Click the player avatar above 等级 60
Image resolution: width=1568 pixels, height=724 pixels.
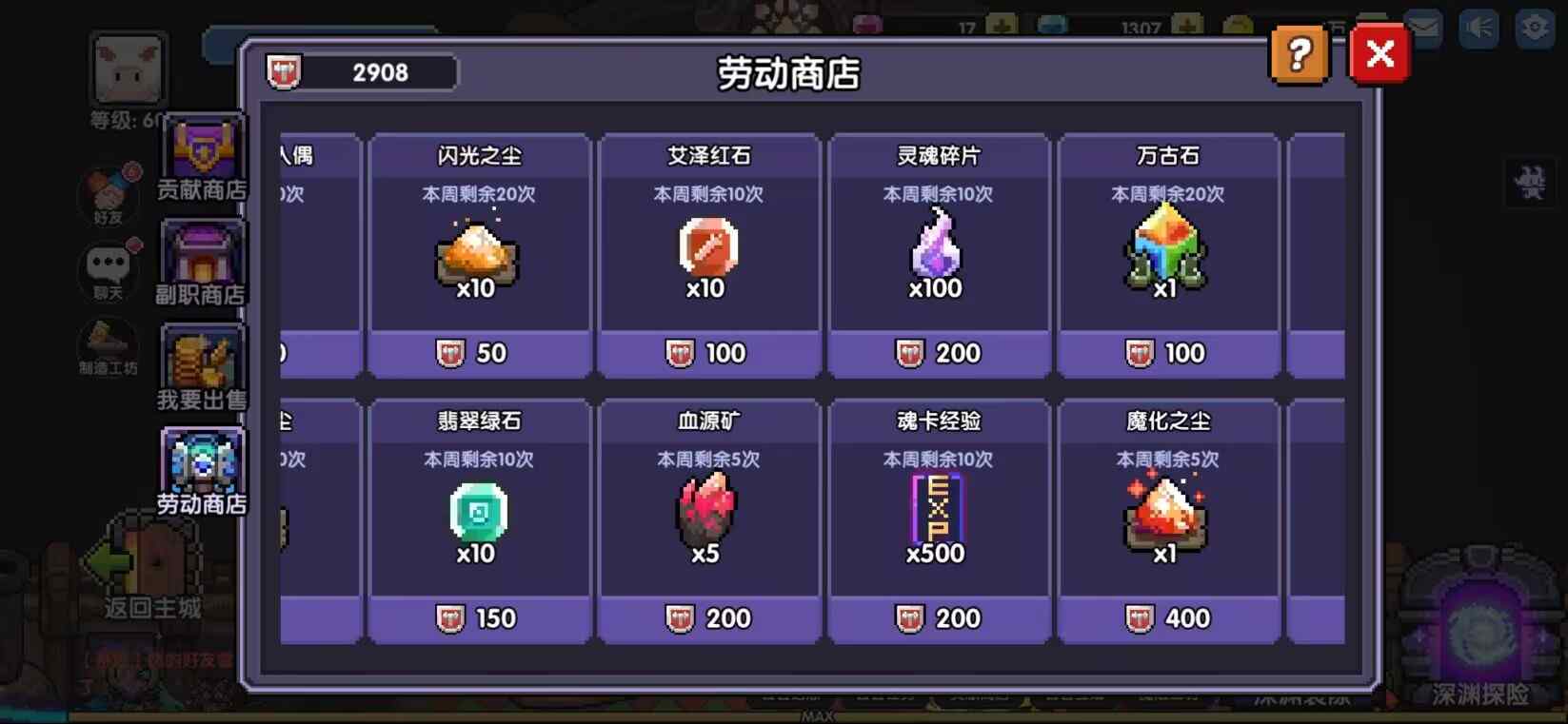127,67
